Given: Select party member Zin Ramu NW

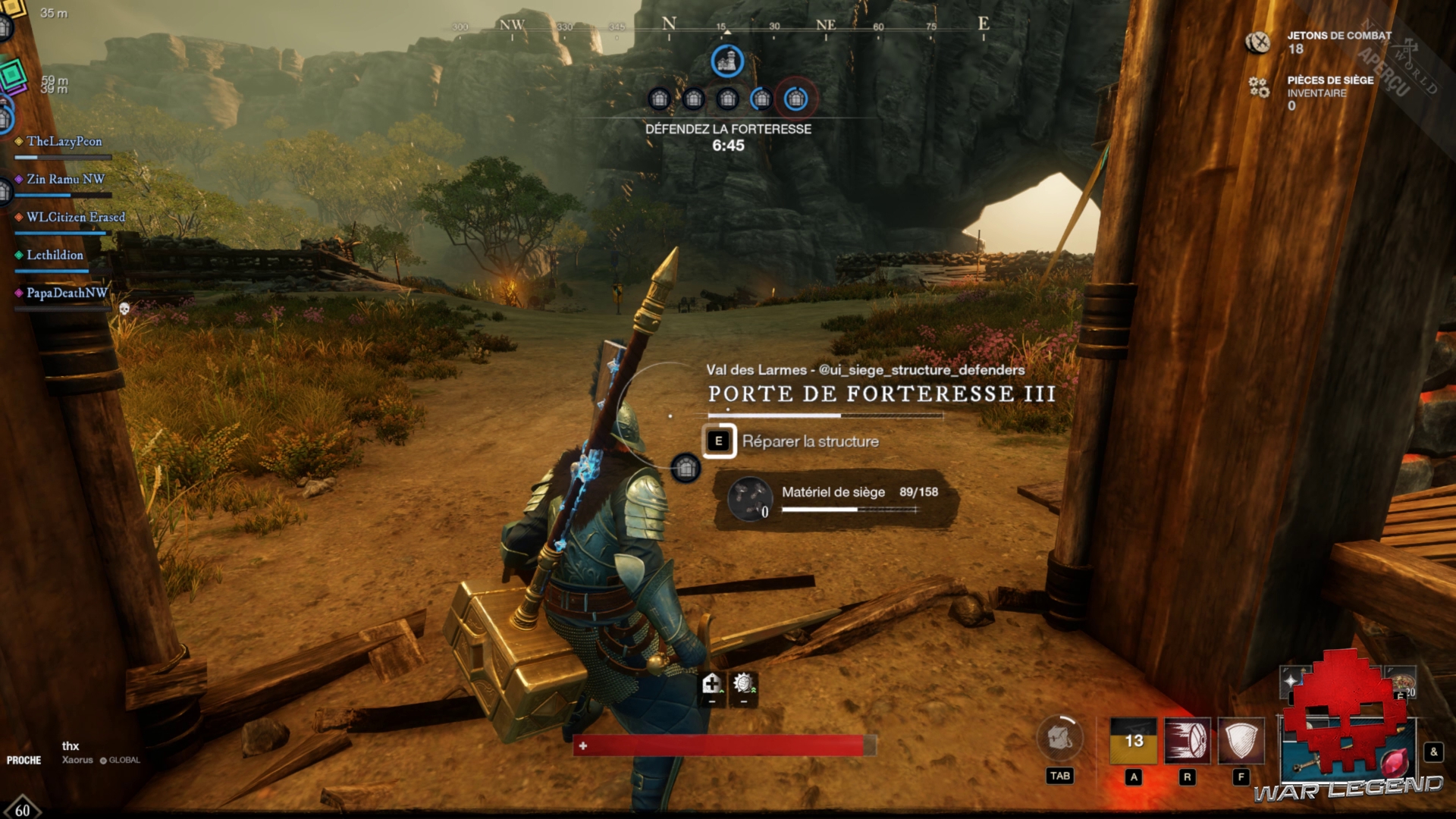Looking at the screenshot, I should (x=65, y=180).
